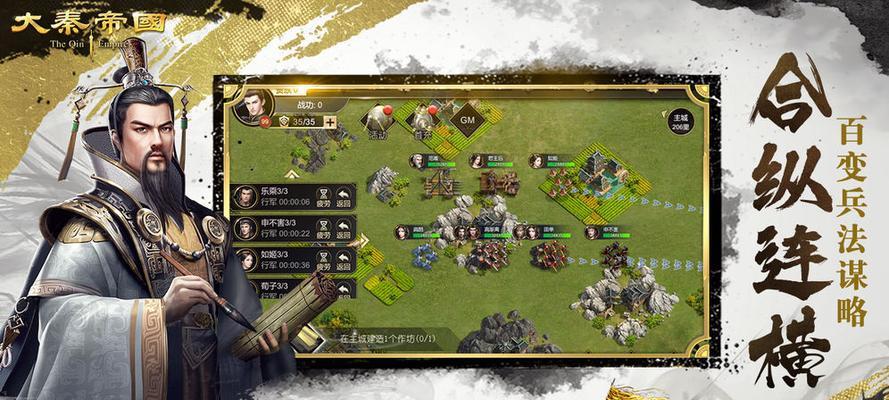Recall 如姬's army with 返回
This screenshot has height=400, width=889.
tap(344, 260)
